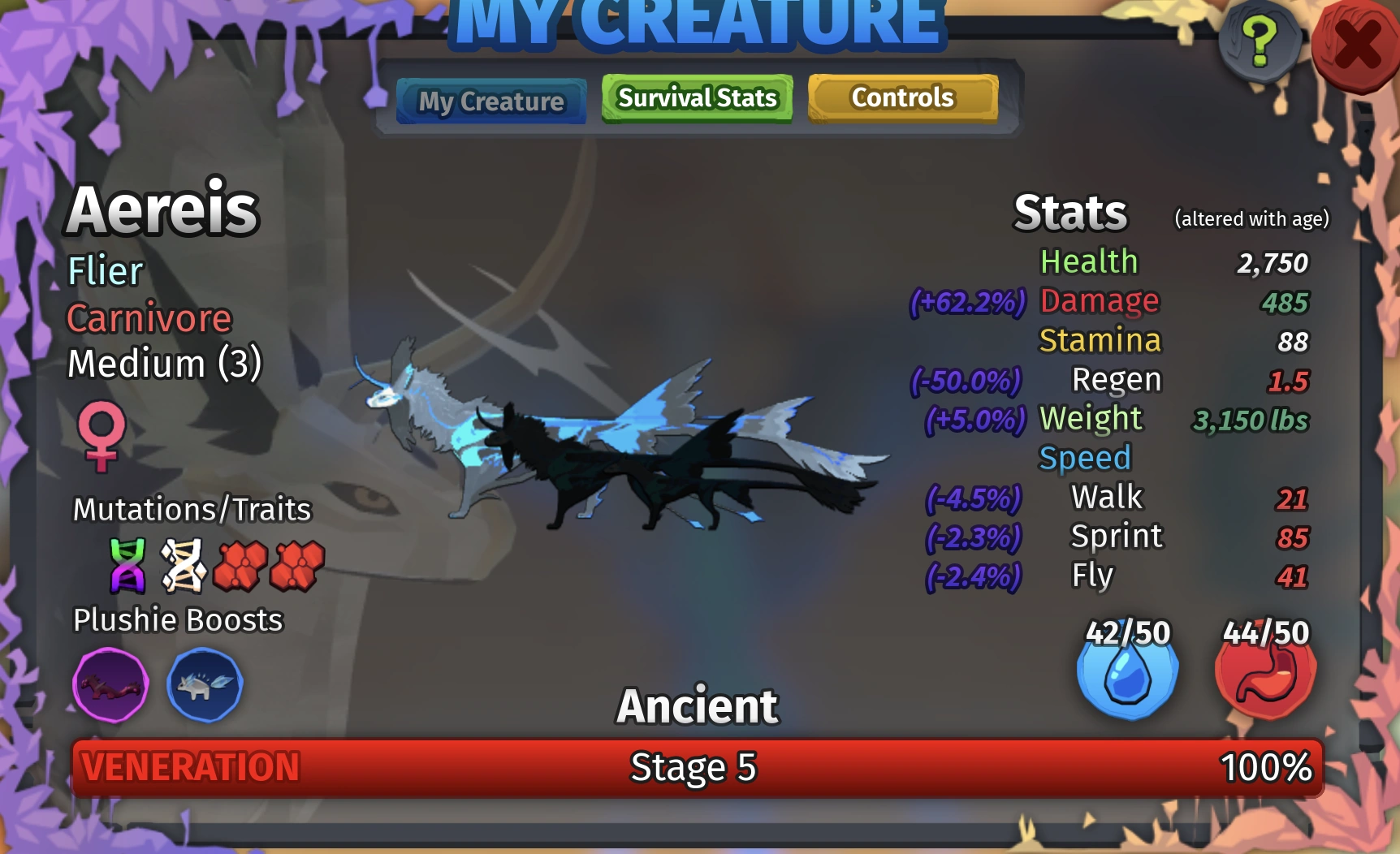Open the help question mark

pos(1258,38)
